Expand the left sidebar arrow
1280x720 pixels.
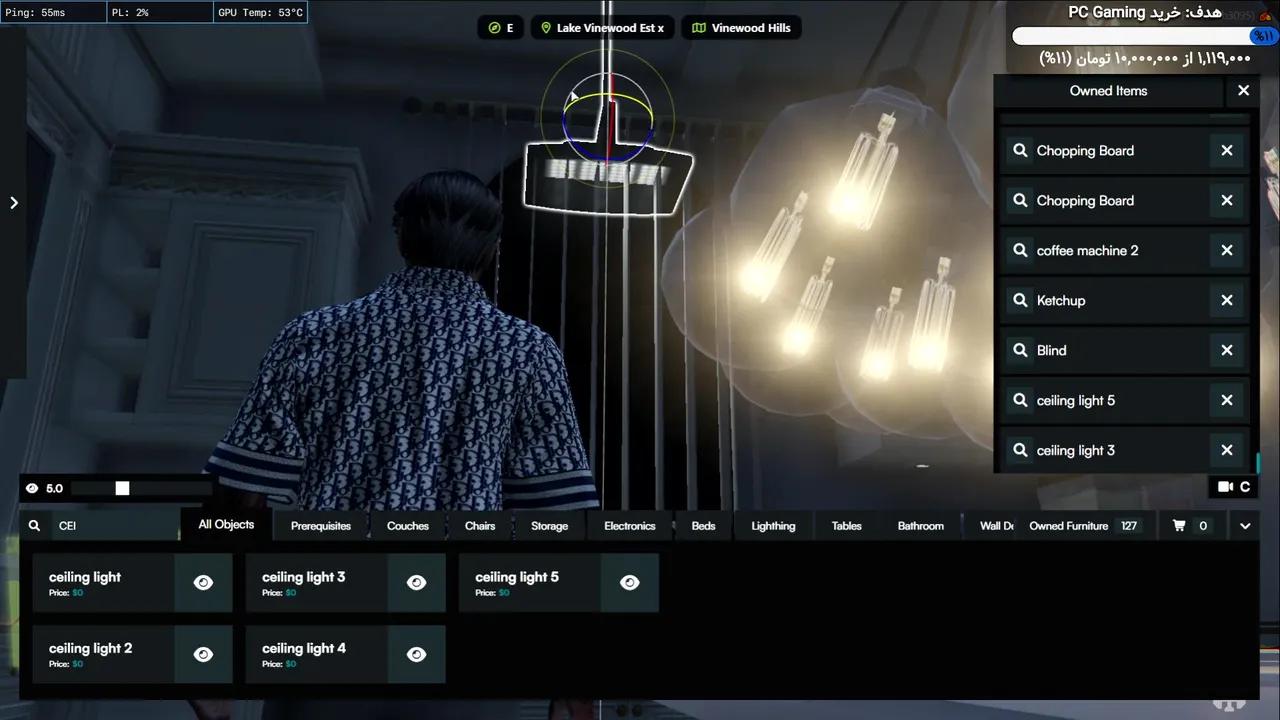pyautogui.click(x=14, y=202)
